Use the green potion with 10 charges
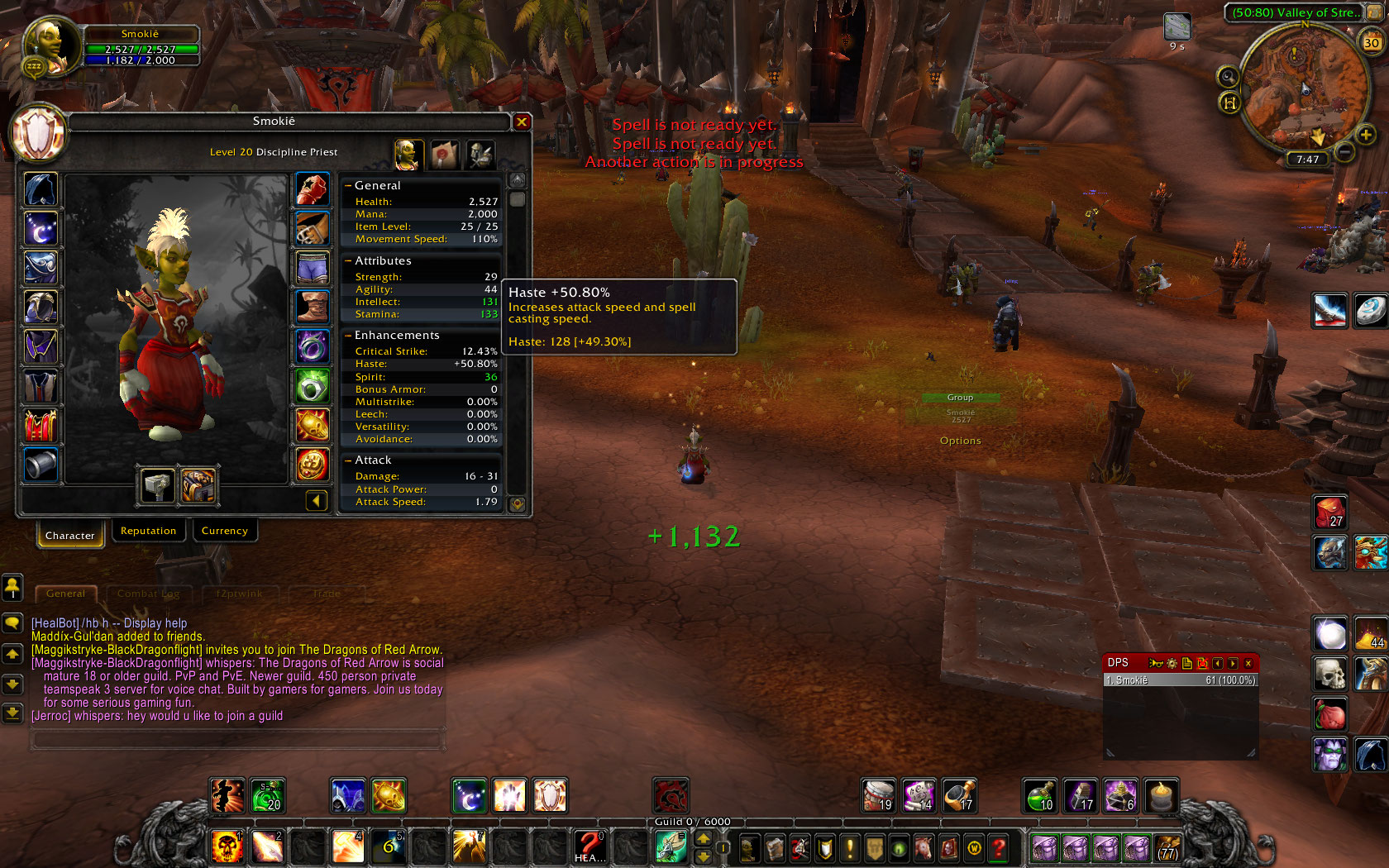The width and height of the screenshot is (1389, 868). (1041, 796)
